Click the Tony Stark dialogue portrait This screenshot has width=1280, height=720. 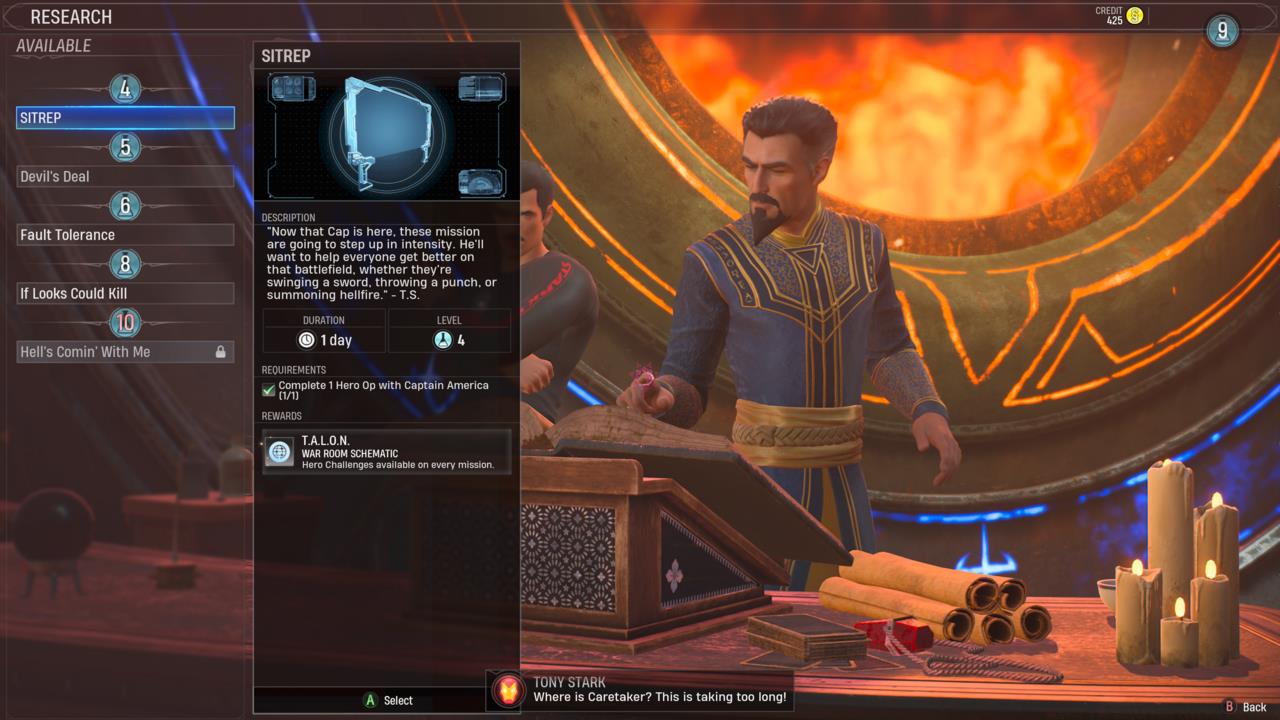click(x=508, y=691)
